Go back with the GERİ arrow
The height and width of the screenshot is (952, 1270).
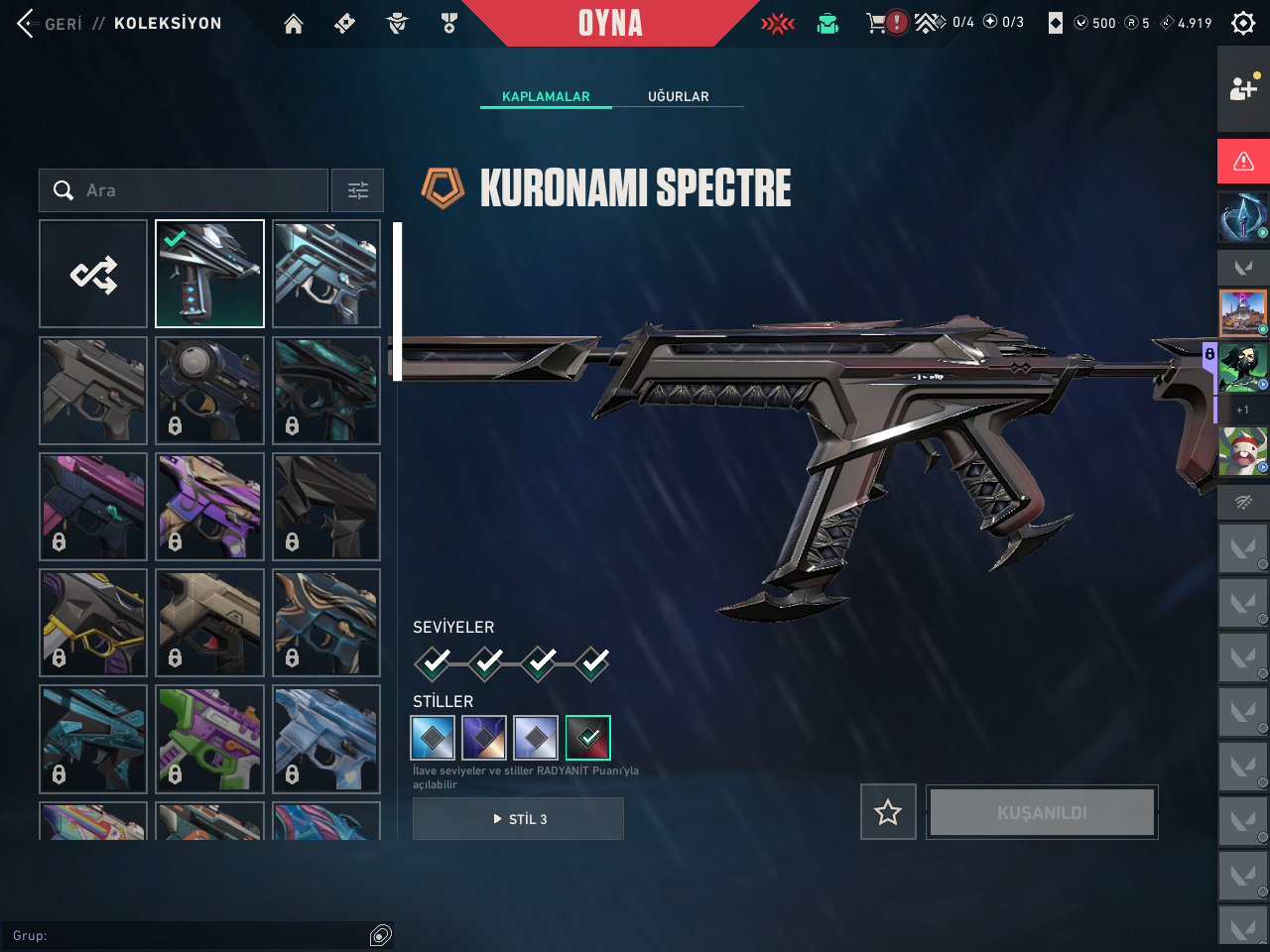[x=28, y=23]
